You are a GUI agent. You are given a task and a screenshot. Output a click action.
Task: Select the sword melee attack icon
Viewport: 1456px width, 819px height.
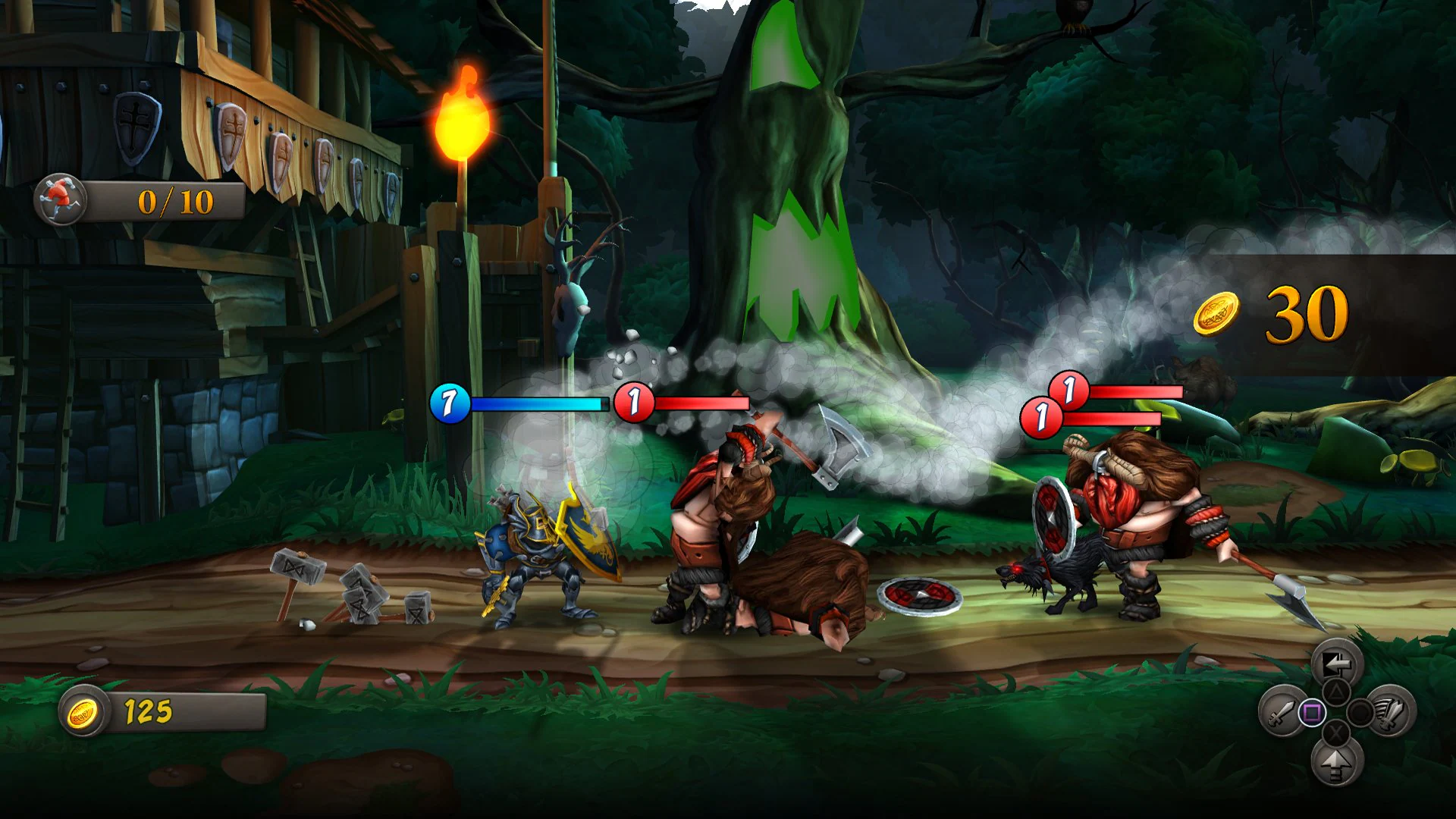1284,712
